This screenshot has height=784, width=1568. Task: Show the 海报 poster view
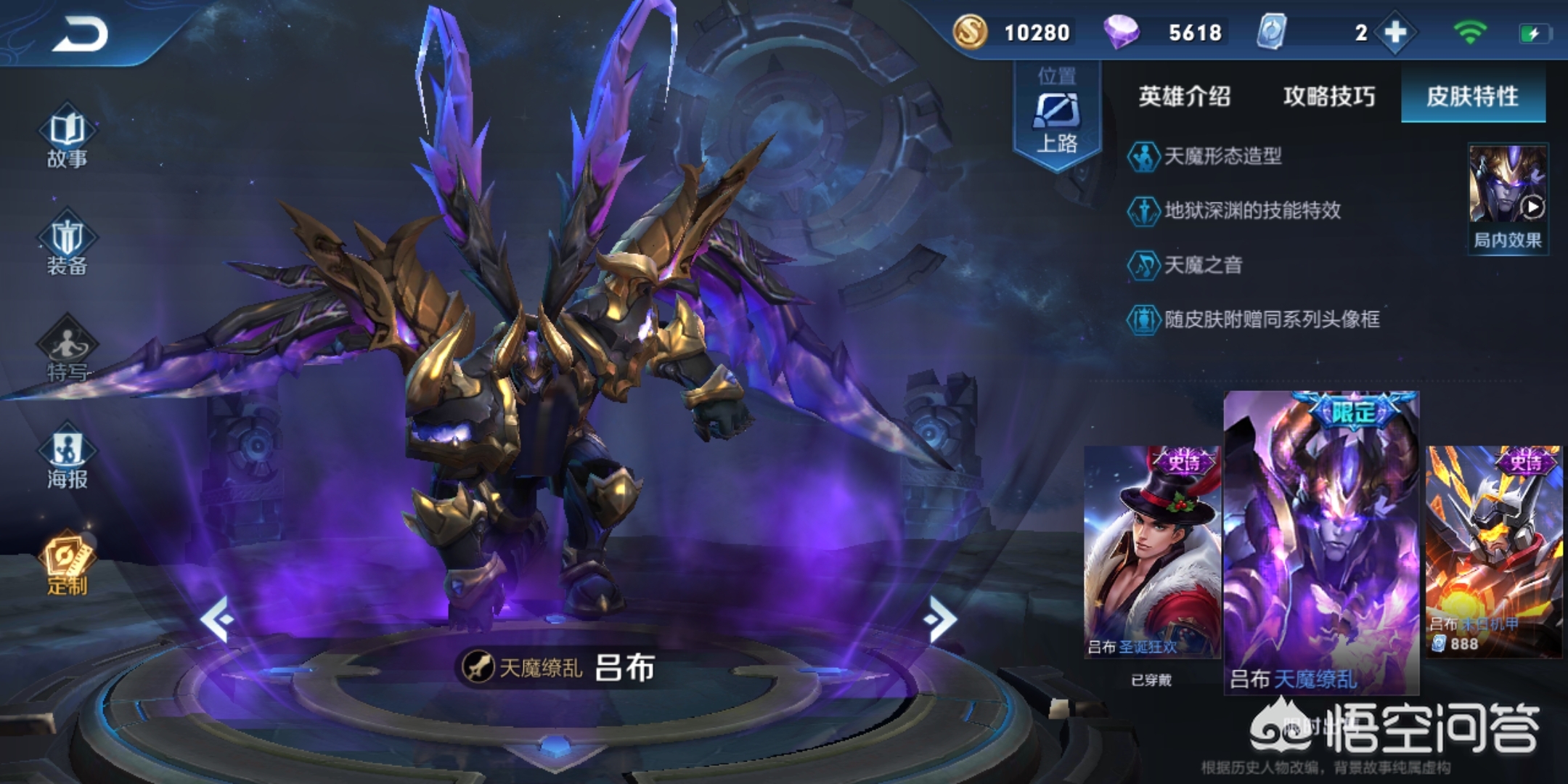point(67,457)
